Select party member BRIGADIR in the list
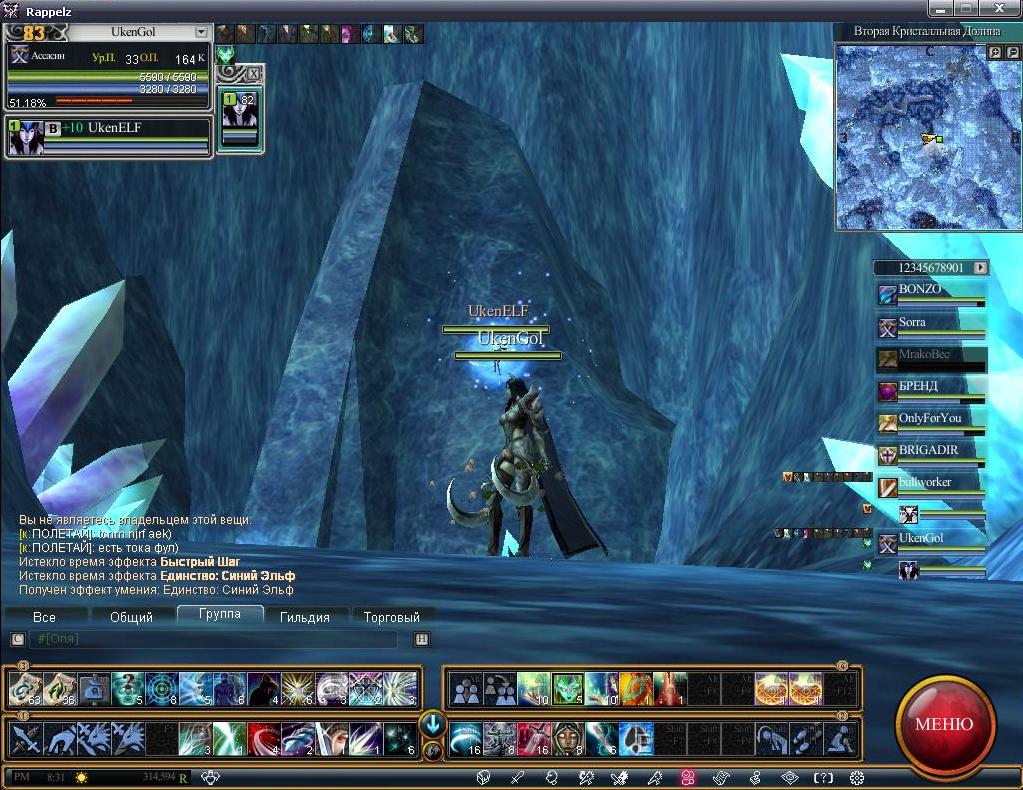1023x790 pixels. point(930,455)
